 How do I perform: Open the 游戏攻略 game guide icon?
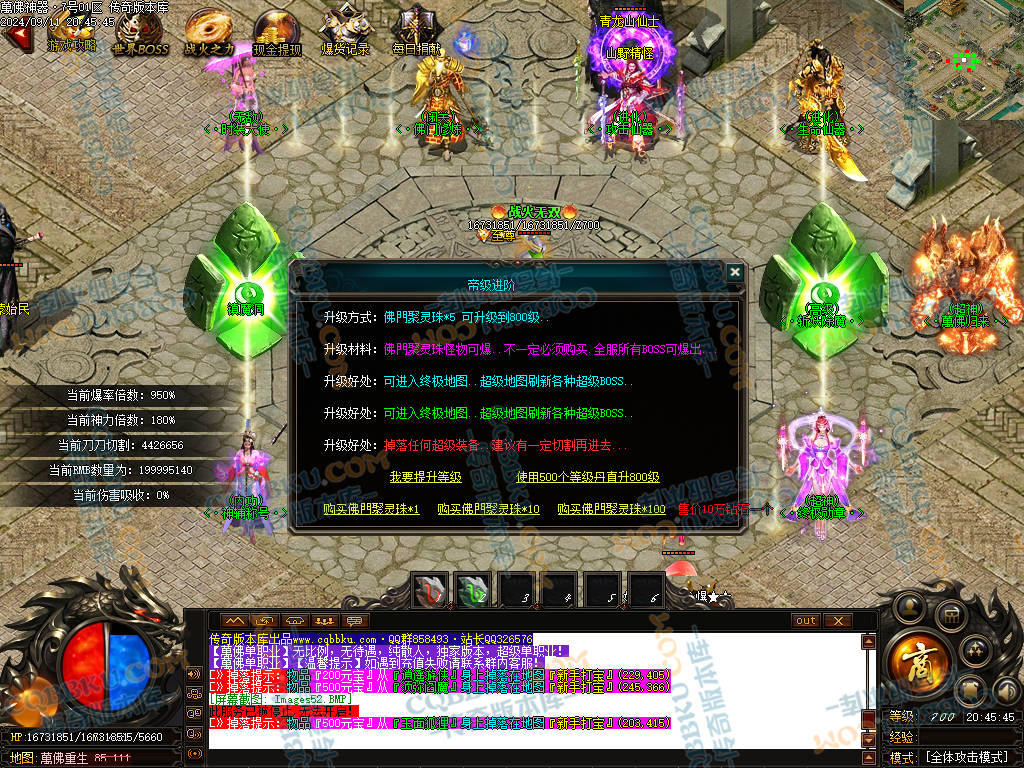coord(72,31)
